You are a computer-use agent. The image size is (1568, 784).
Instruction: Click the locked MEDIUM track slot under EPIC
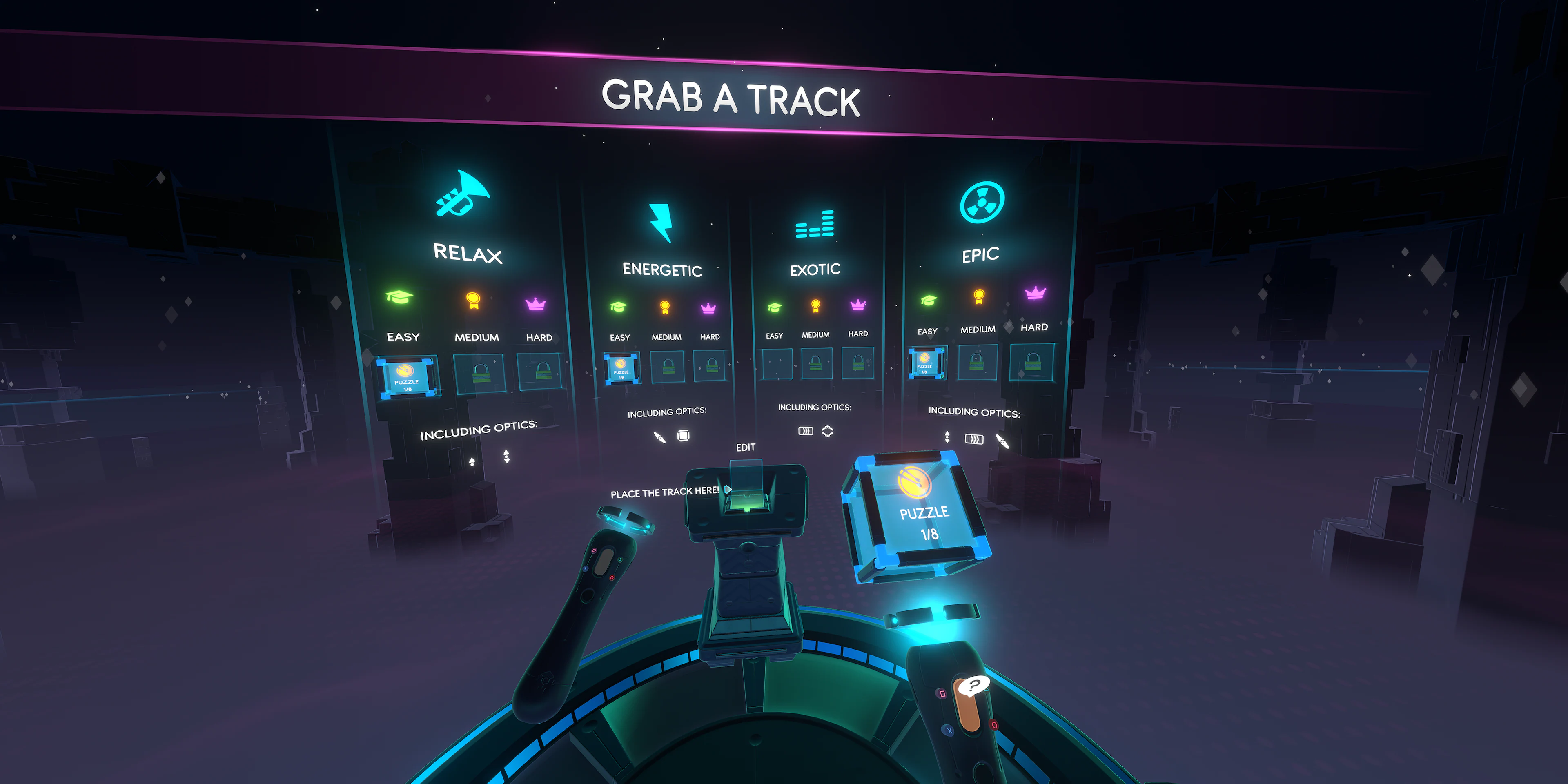coord(976,362)
